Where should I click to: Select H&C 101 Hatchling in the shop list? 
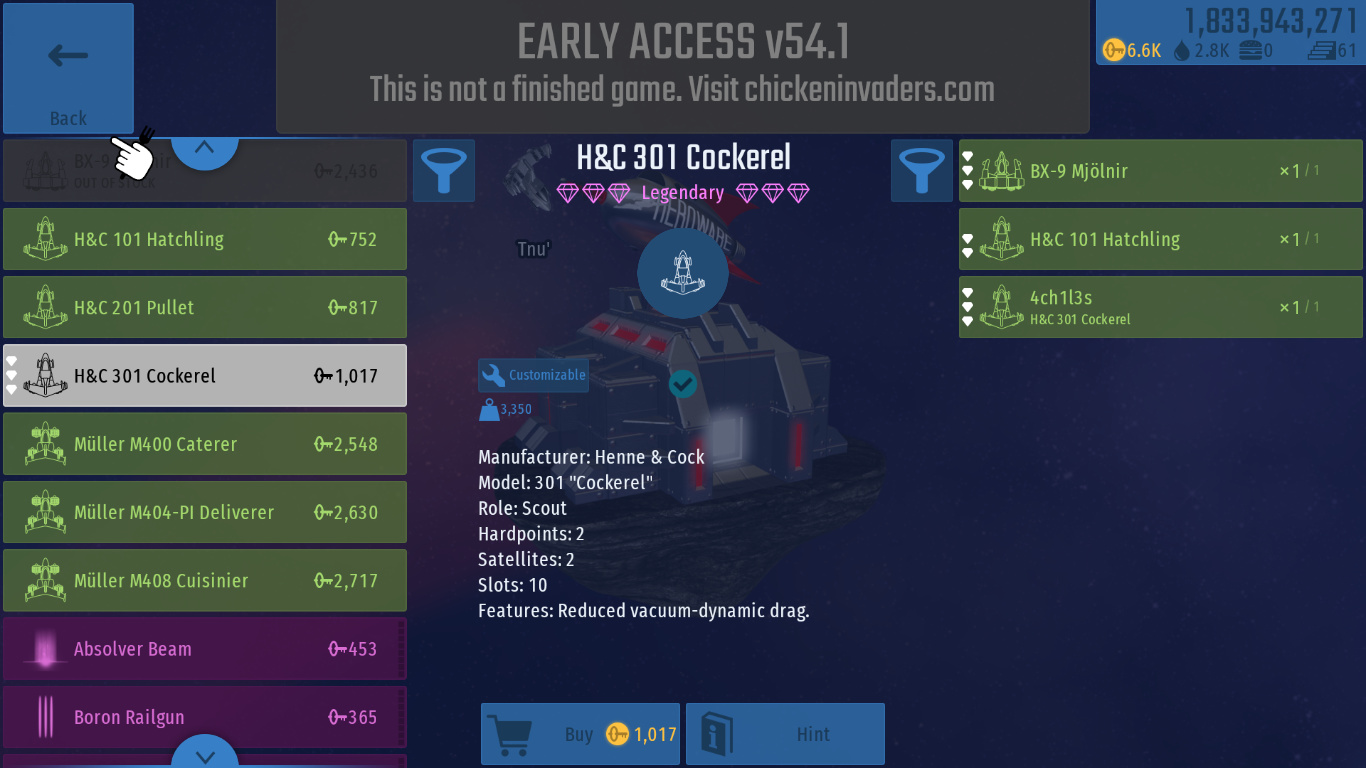pyautogui.click(x=205, y=240)
